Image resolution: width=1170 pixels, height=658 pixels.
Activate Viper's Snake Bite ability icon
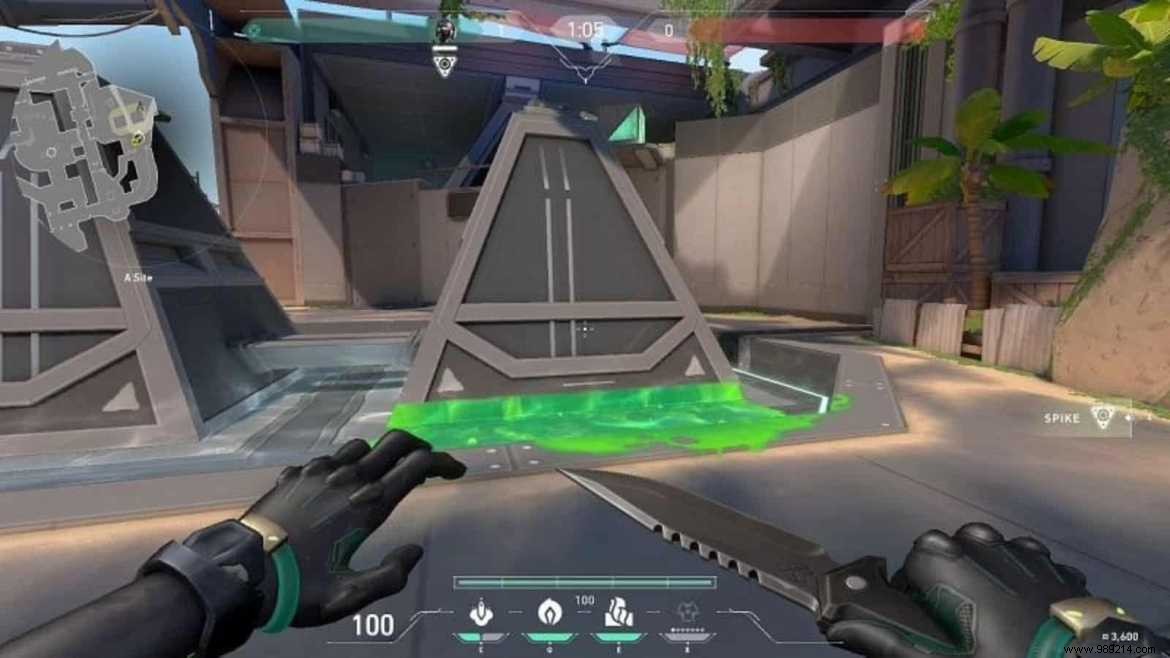pyautogui.click(x=480, y=613)
